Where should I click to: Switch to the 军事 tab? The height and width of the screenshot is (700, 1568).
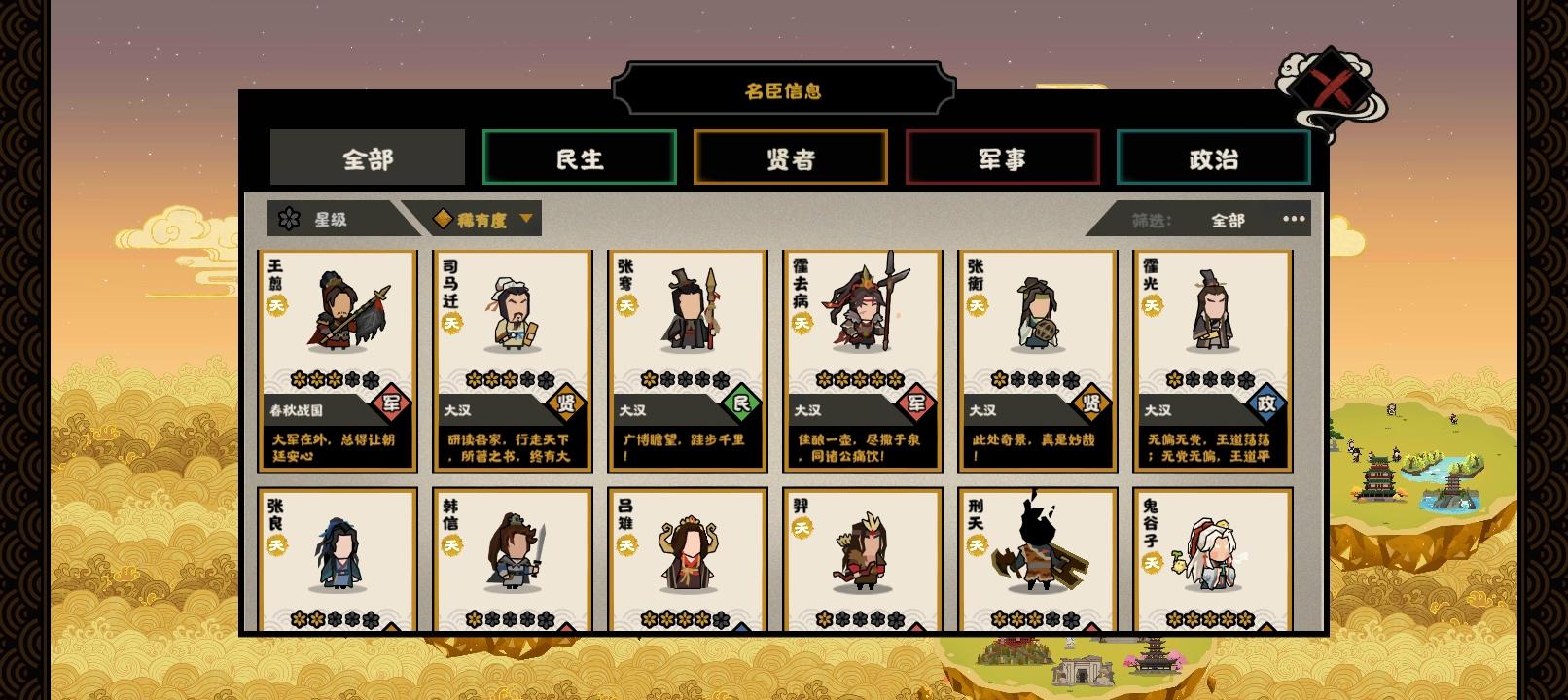click(x=1002, y=157)
